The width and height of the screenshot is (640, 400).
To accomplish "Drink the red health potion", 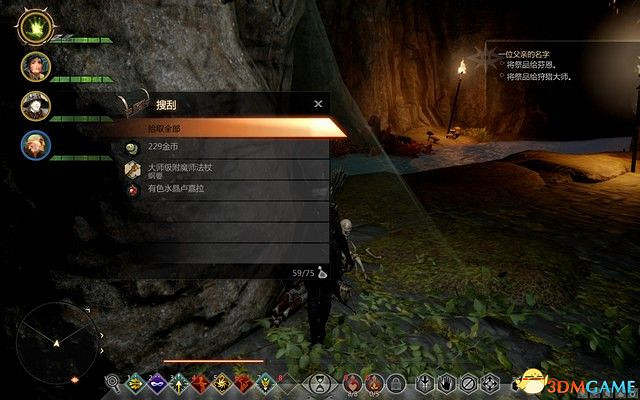I will pyautogui.click(x=351, y=381).
